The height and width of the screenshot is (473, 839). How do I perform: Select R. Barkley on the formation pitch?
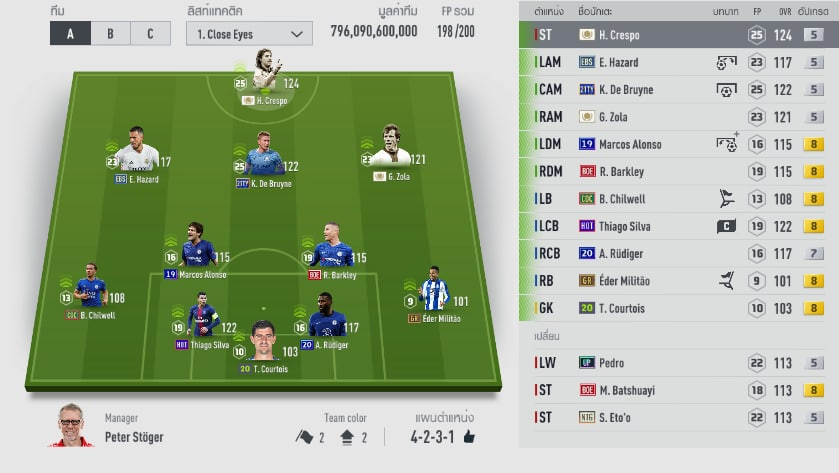(331, 251)
